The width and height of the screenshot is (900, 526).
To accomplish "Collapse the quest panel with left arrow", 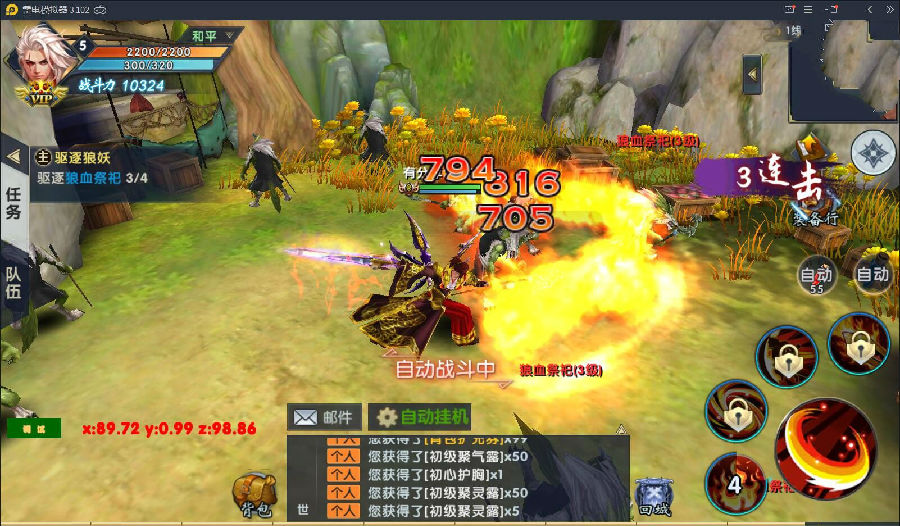I will (13, 157).
